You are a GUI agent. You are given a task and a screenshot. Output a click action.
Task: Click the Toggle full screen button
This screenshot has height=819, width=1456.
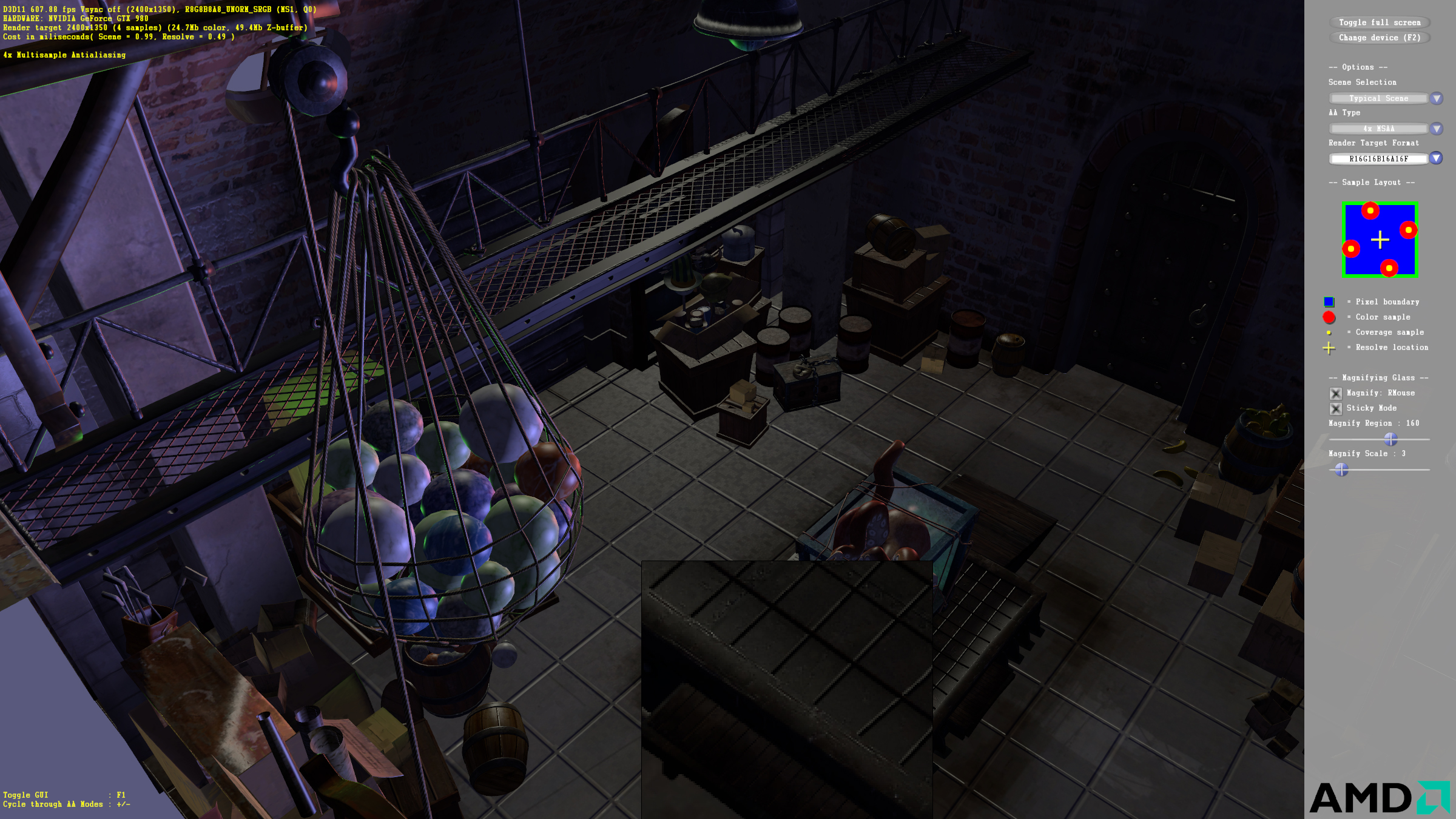[x=1379, y=22]
